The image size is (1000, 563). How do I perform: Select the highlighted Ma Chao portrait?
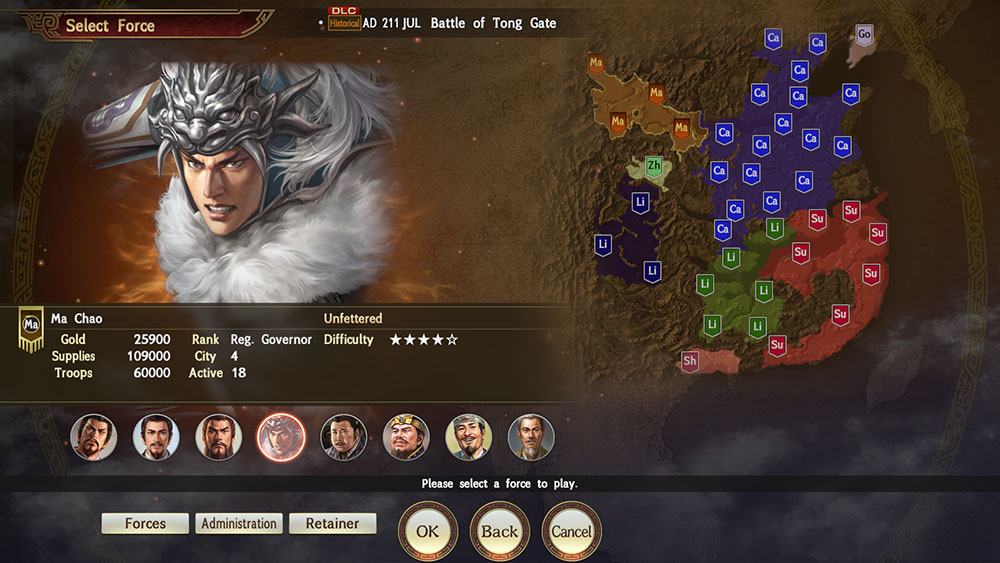click(x=281, y=438)
